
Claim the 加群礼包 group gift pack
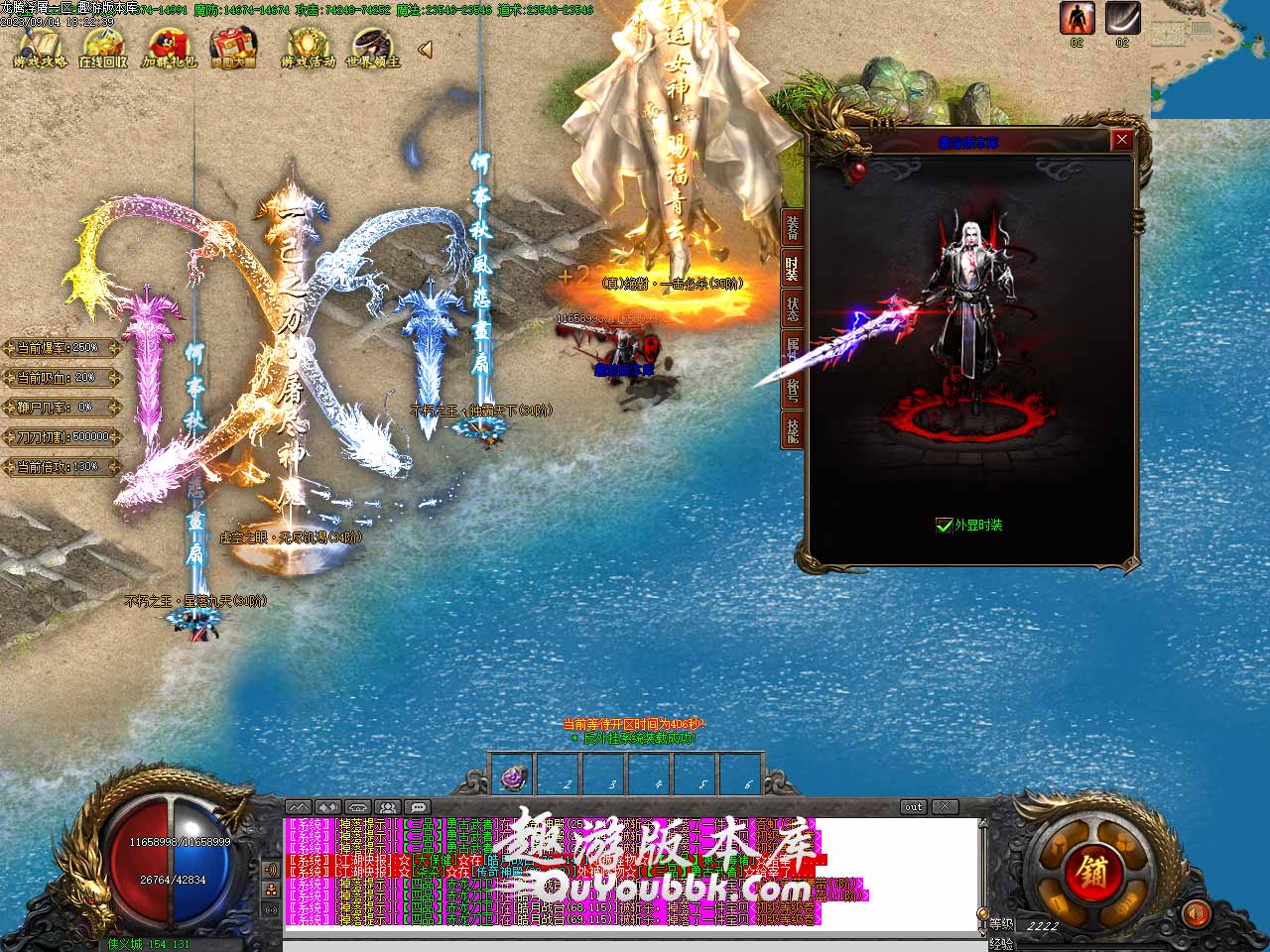(170, 47)
